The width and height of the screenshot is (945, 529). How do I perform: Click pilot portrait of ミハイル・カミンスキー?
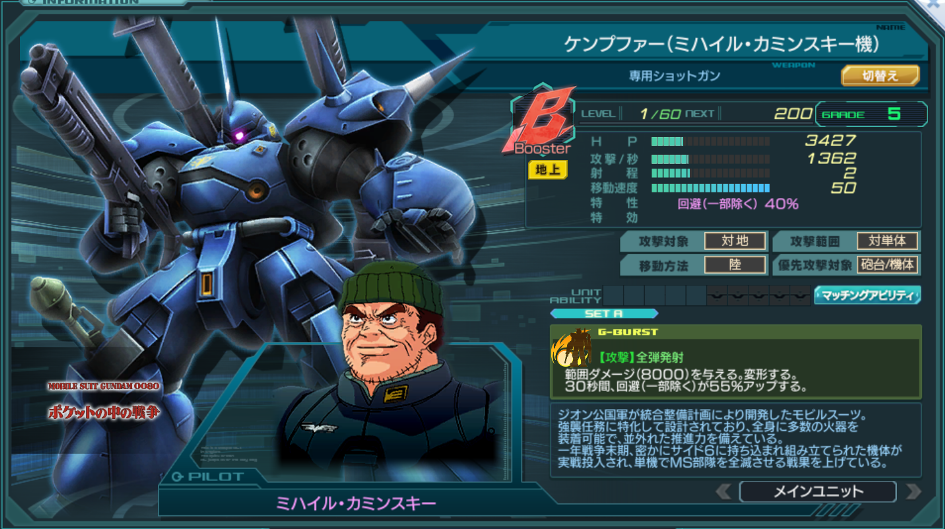(x=390, y=350)
